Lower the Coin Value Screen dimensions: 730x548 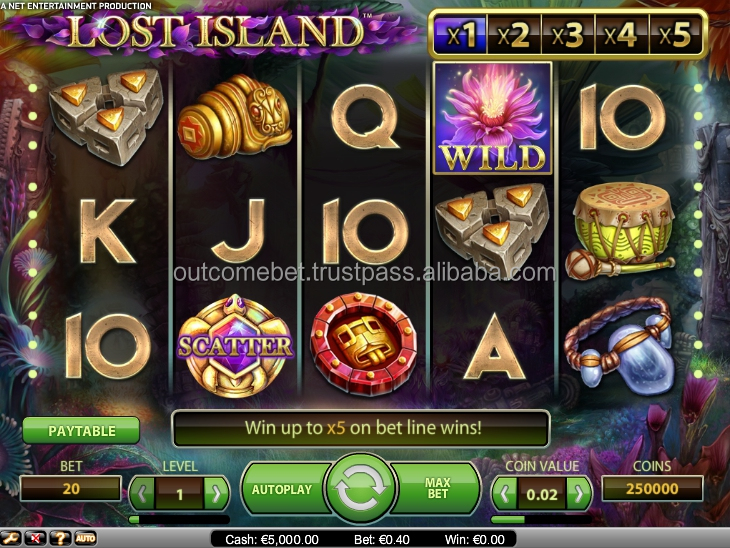click(x=506, y=491)
